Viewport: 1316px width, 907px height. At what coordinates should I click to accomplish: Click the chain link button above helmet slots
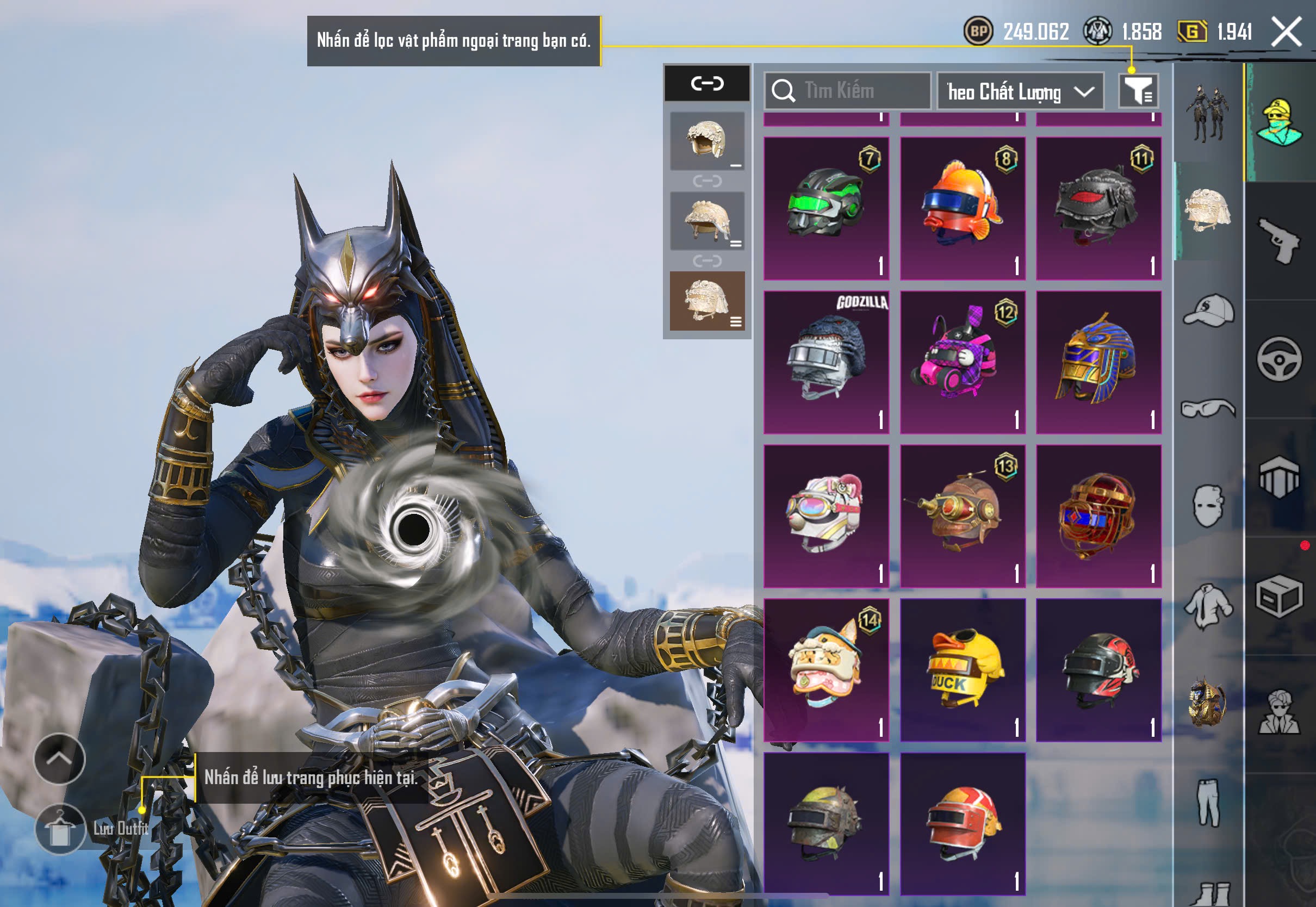pos(707,84)
